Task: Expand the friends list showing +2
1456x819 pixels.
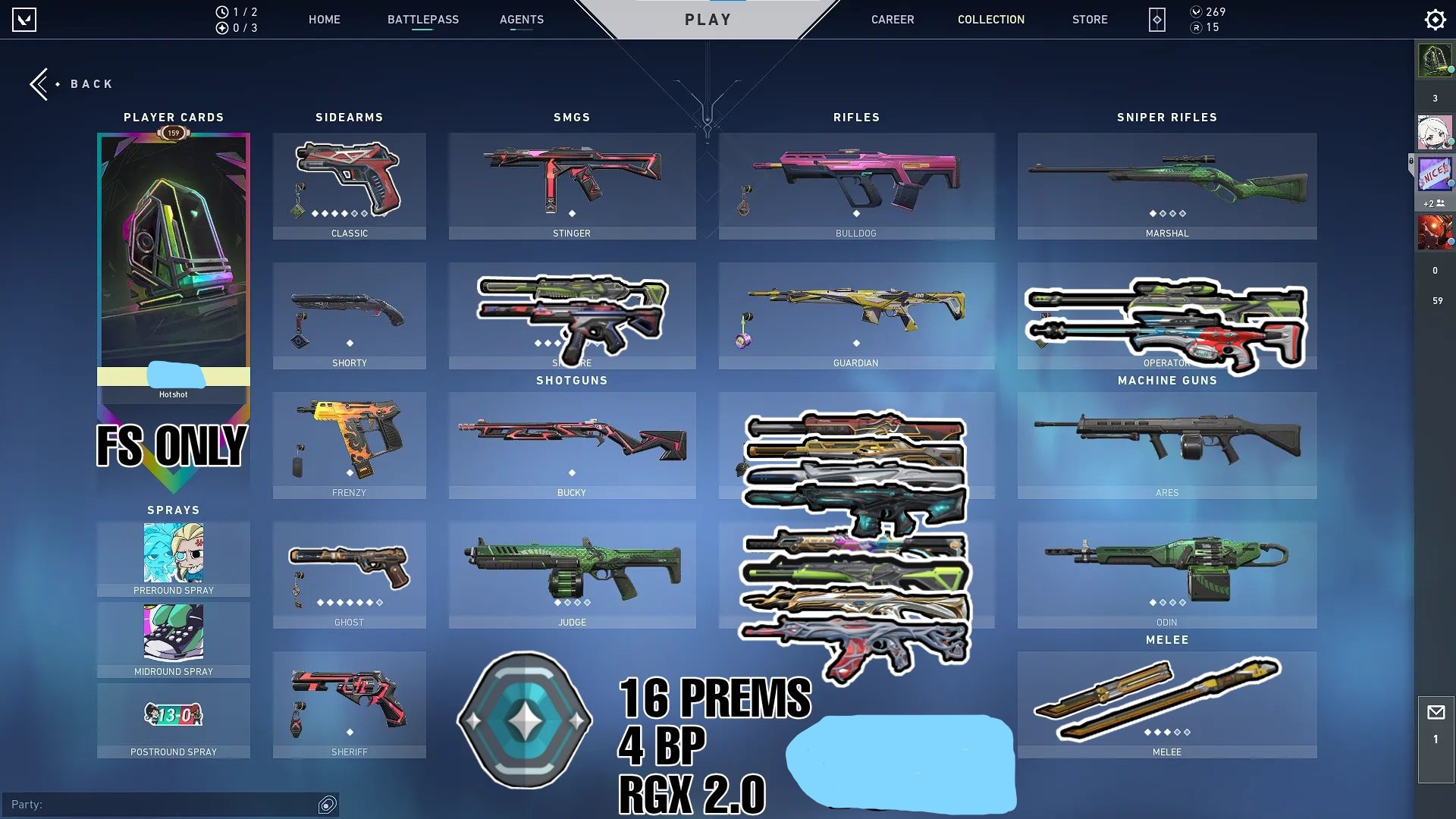Action: point(1433,203)
